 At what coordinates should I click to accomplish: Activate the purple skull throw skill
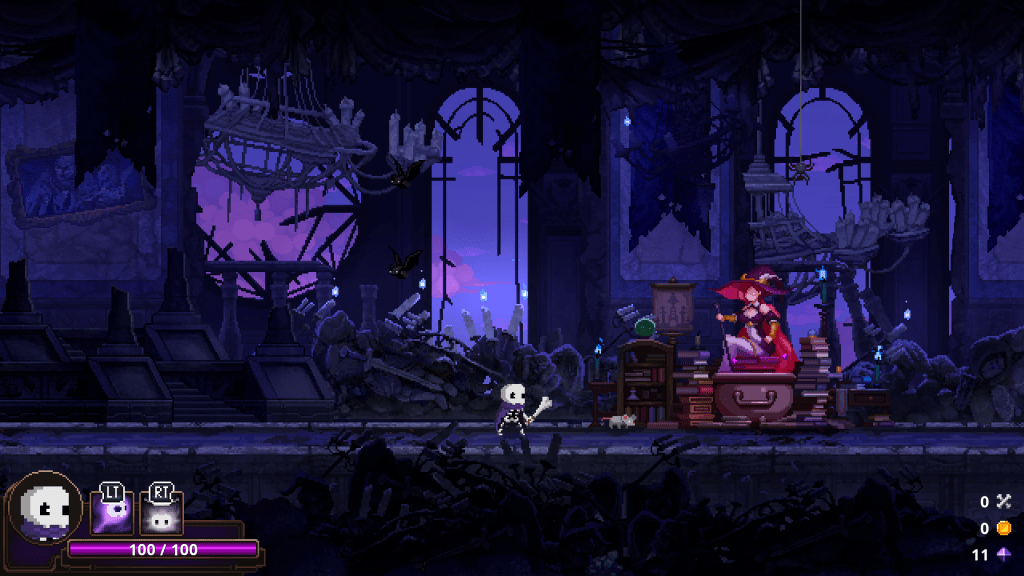pos(111,515)
